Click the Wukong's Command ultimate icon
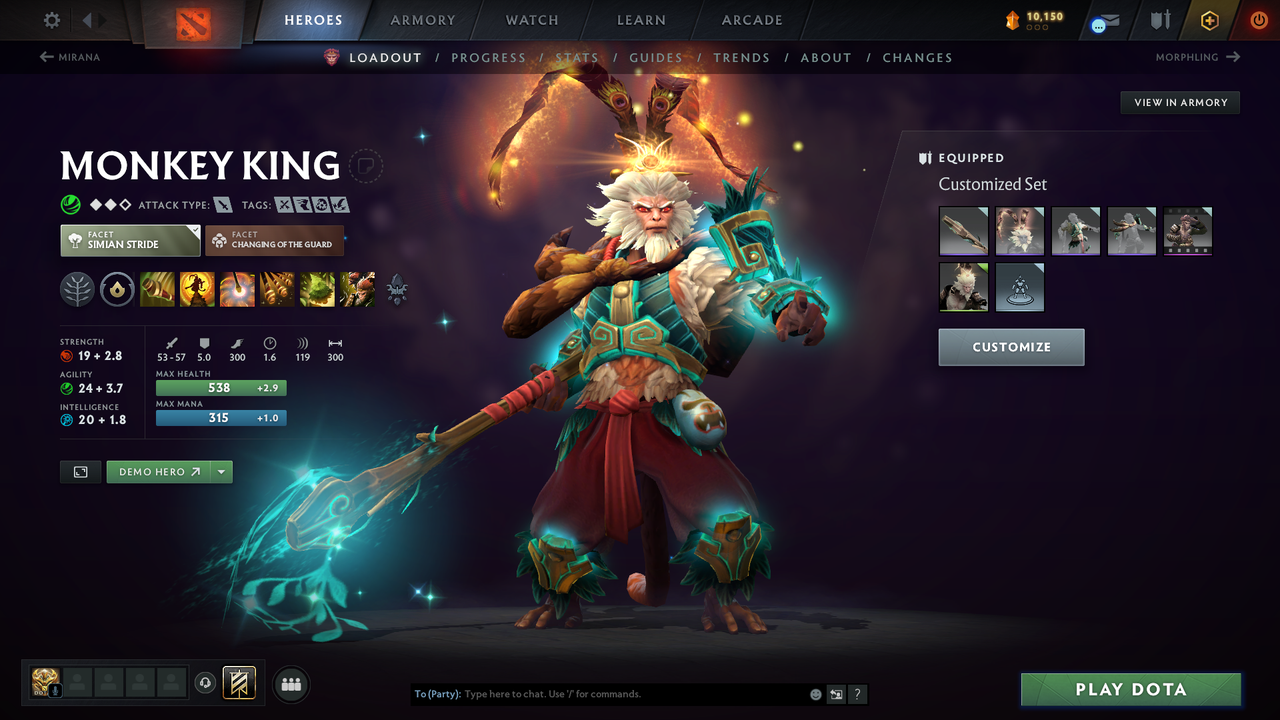 (357, 289)
